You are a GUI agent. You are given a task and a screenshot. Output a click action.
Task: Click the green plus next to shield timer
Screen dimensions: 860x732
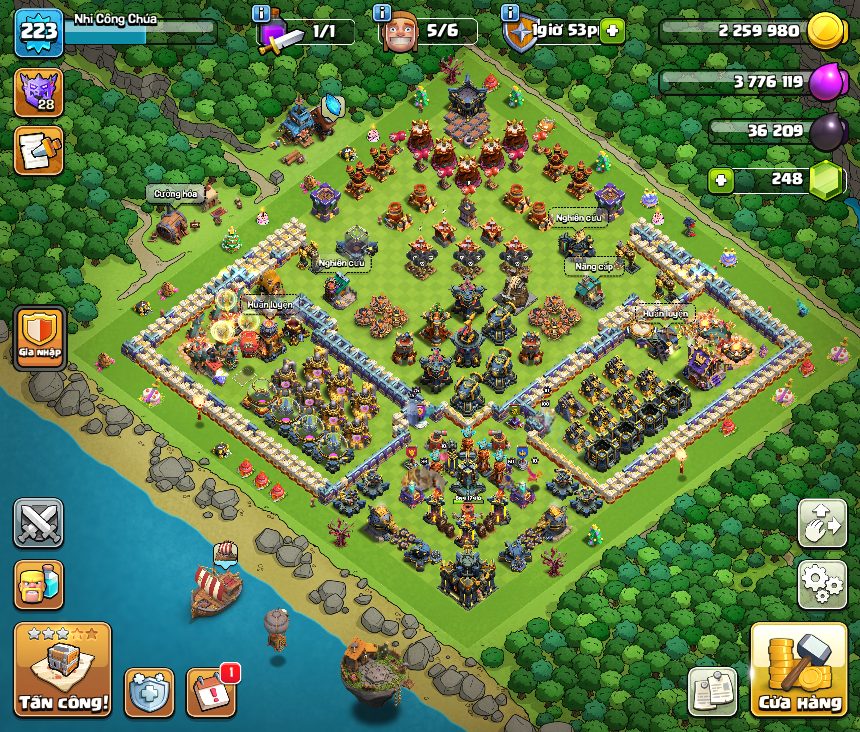(x=611, y=30)
